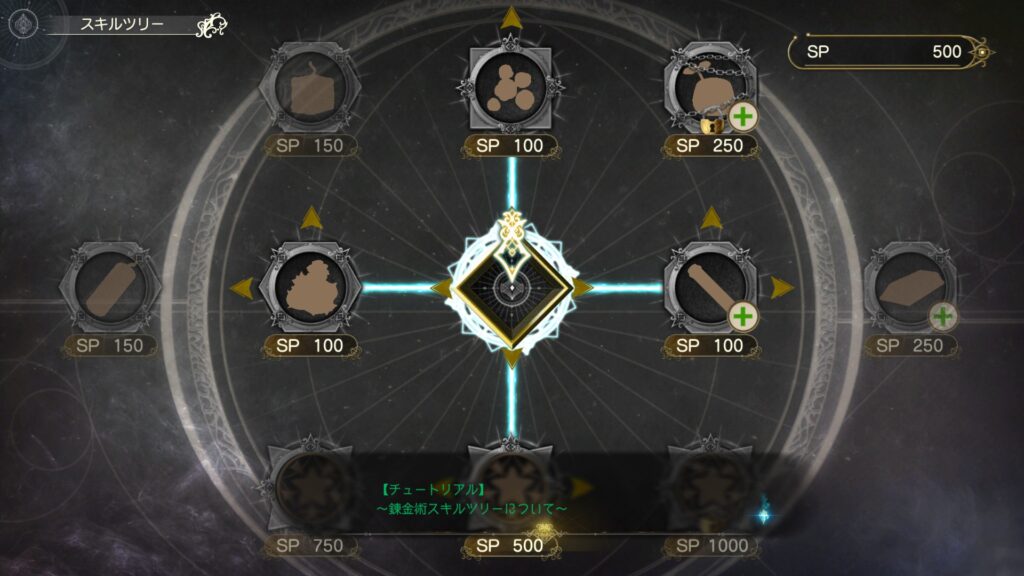Screen dimensions: 1024x576
Task: Select the slanted bar node costing SP 150
Action: 111,288
